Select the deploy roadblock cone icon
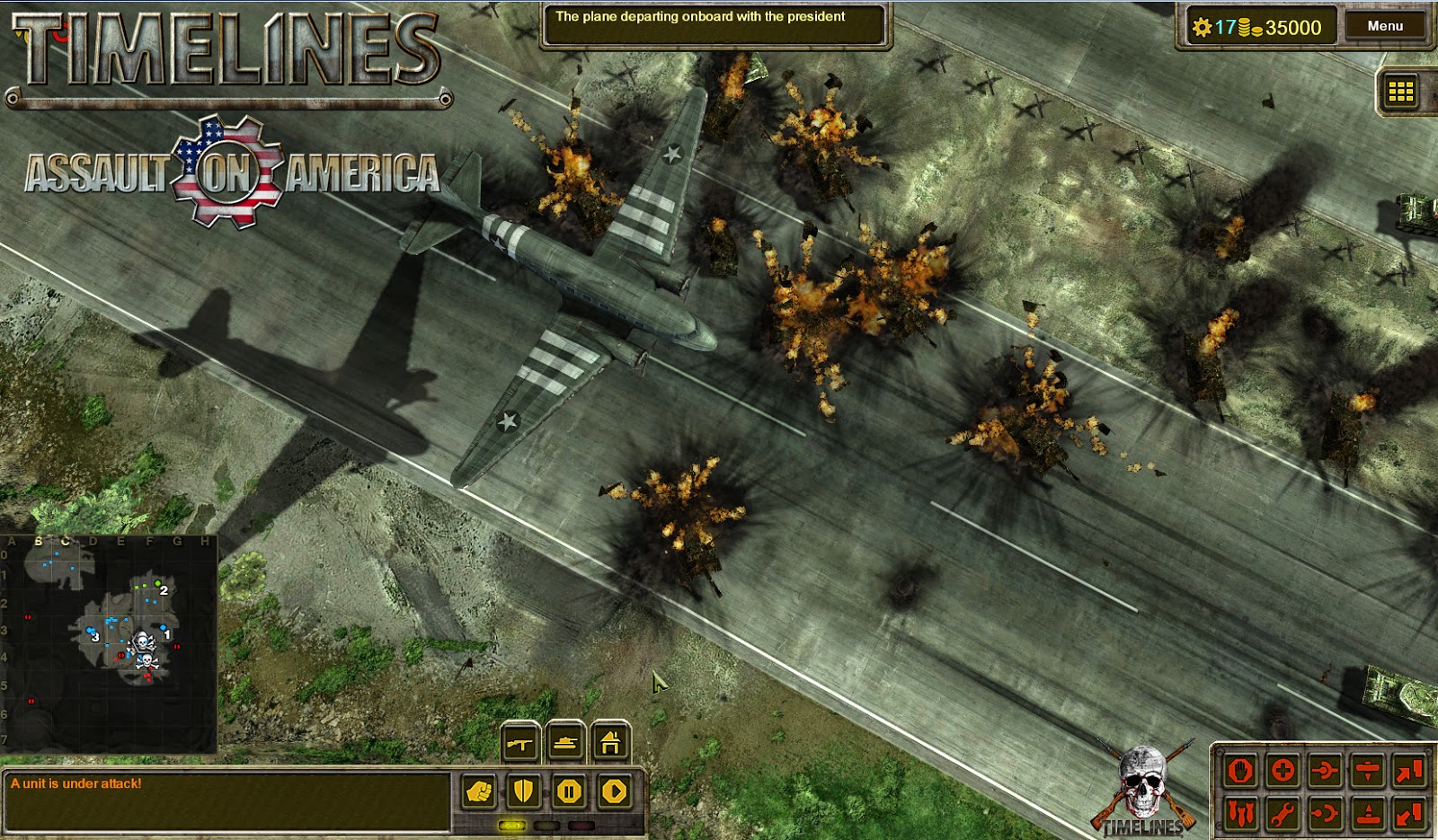The height and width of the screenshot is (840, 1438). (1367, 813)
